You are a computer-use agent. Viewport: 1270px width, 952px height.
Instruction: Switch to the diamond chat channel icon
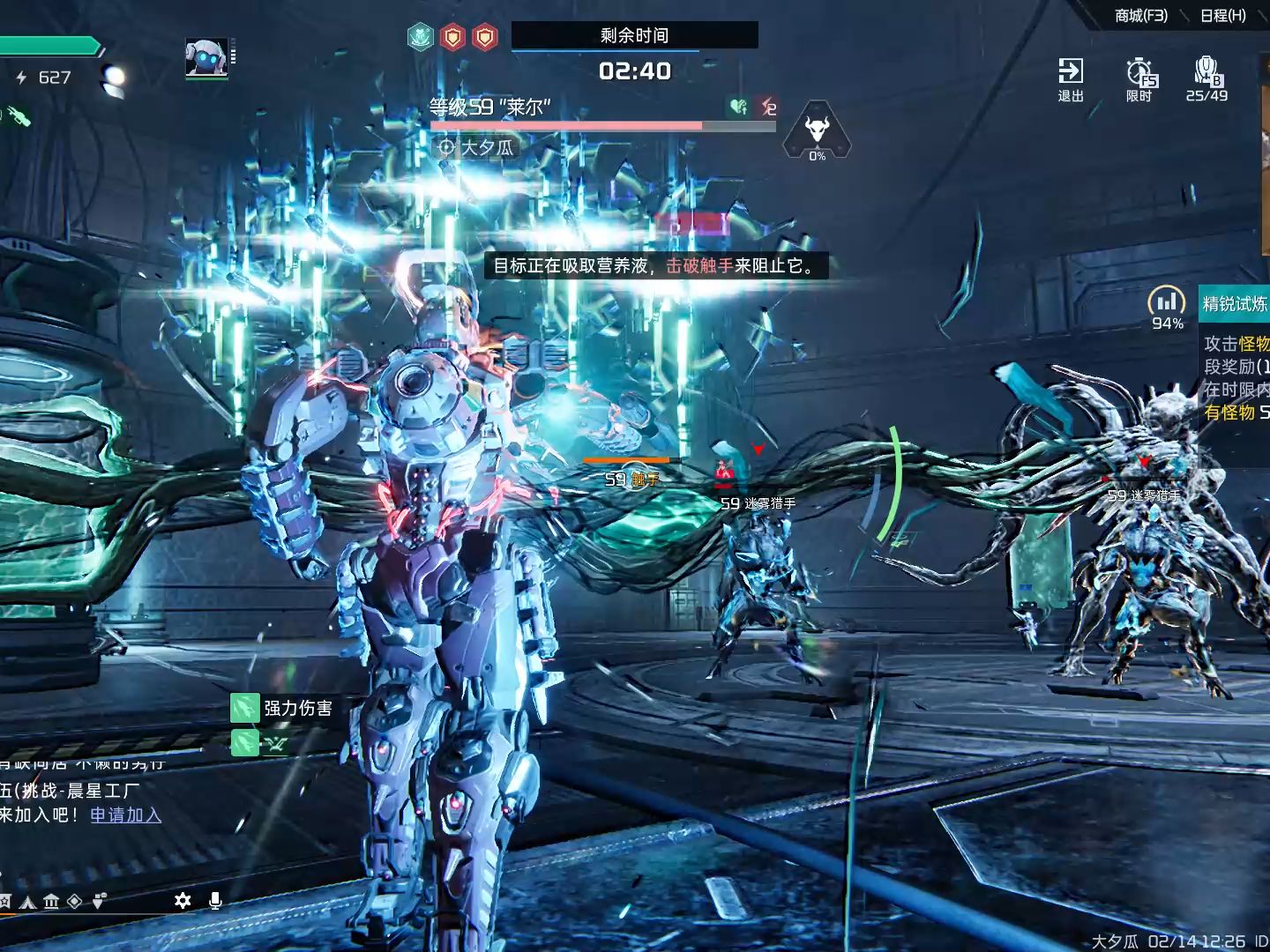[75, 901]
